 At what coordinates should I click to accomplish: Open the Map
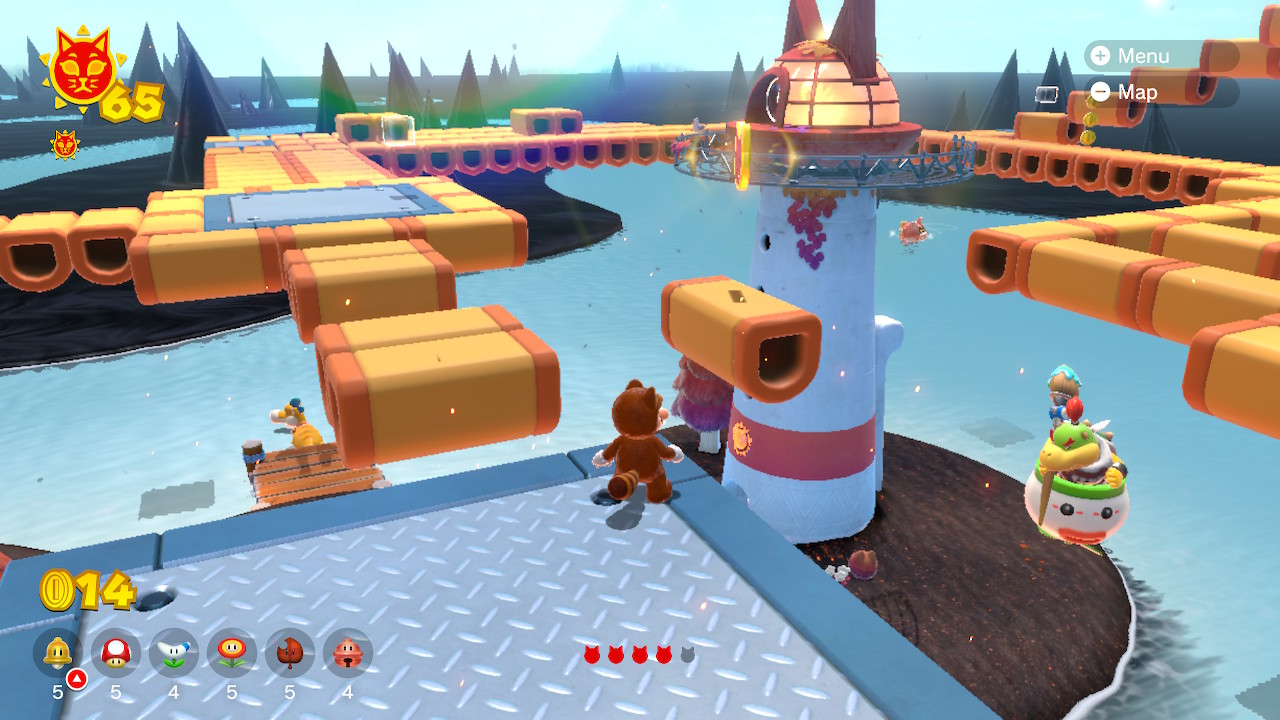(1125, 92)
